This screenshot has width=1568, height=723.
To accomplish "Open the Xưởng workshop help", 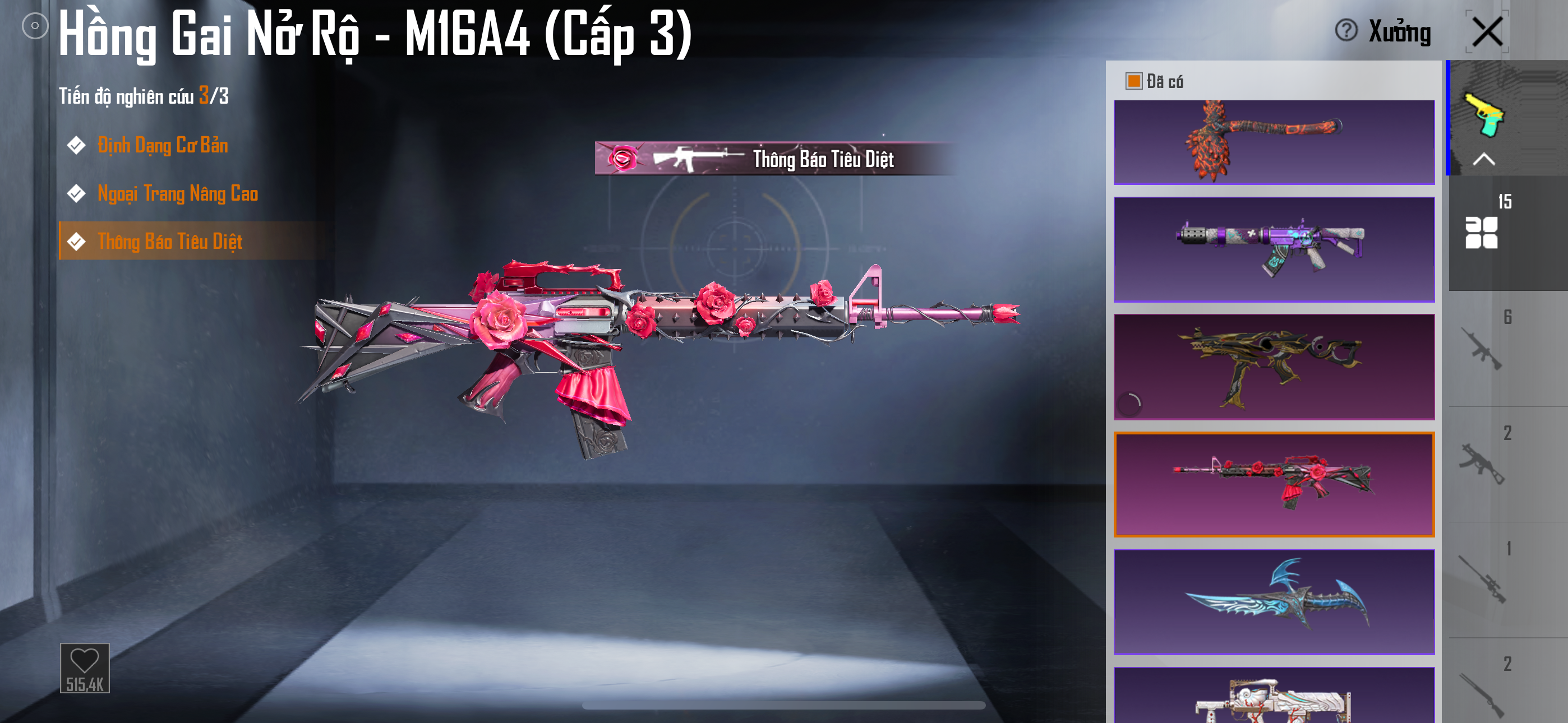I will point(1346,30).
